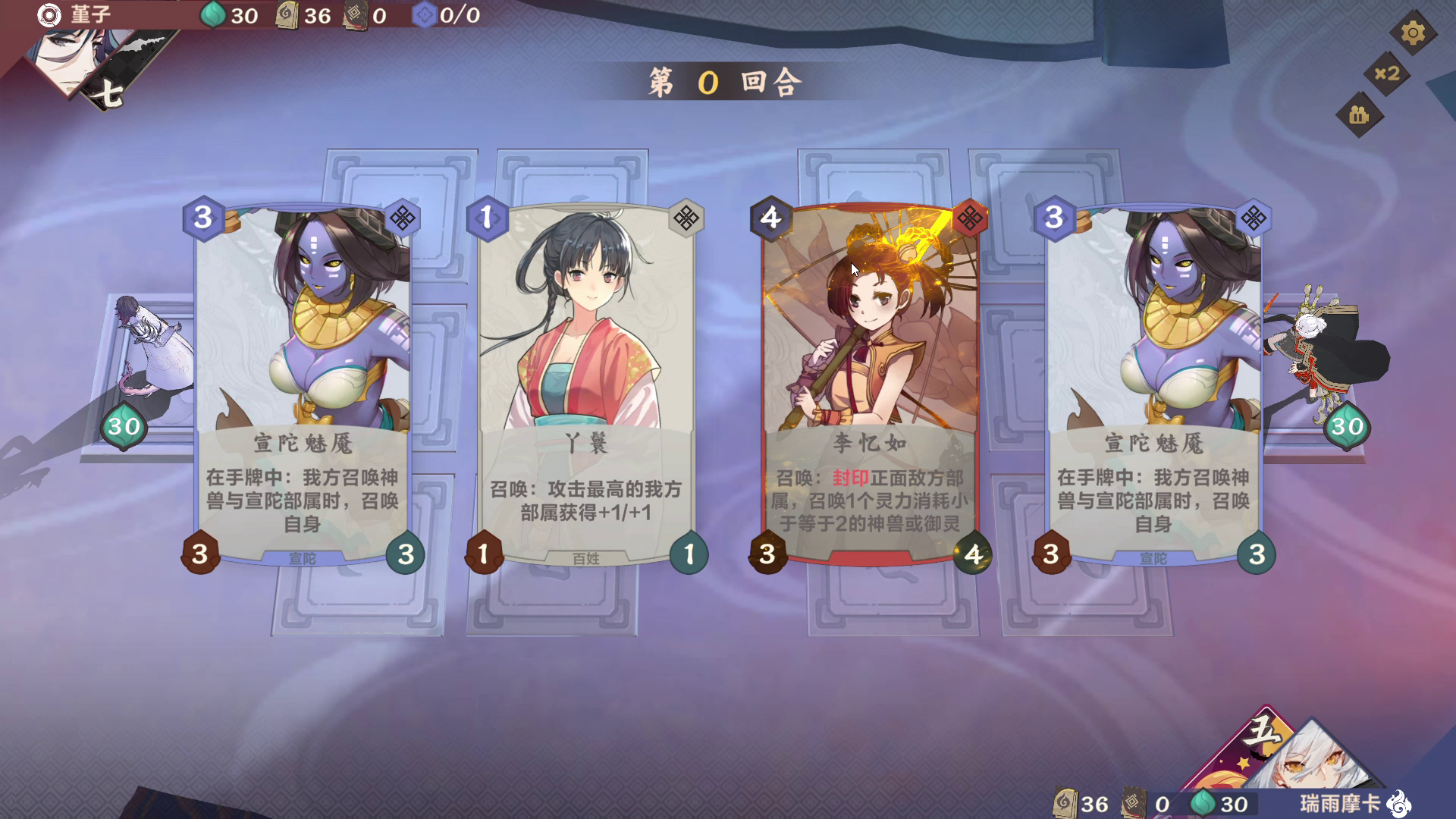Open the gear settings menu
The width and height of the screenshot is (1456, 819).
tap(1412, 33)
